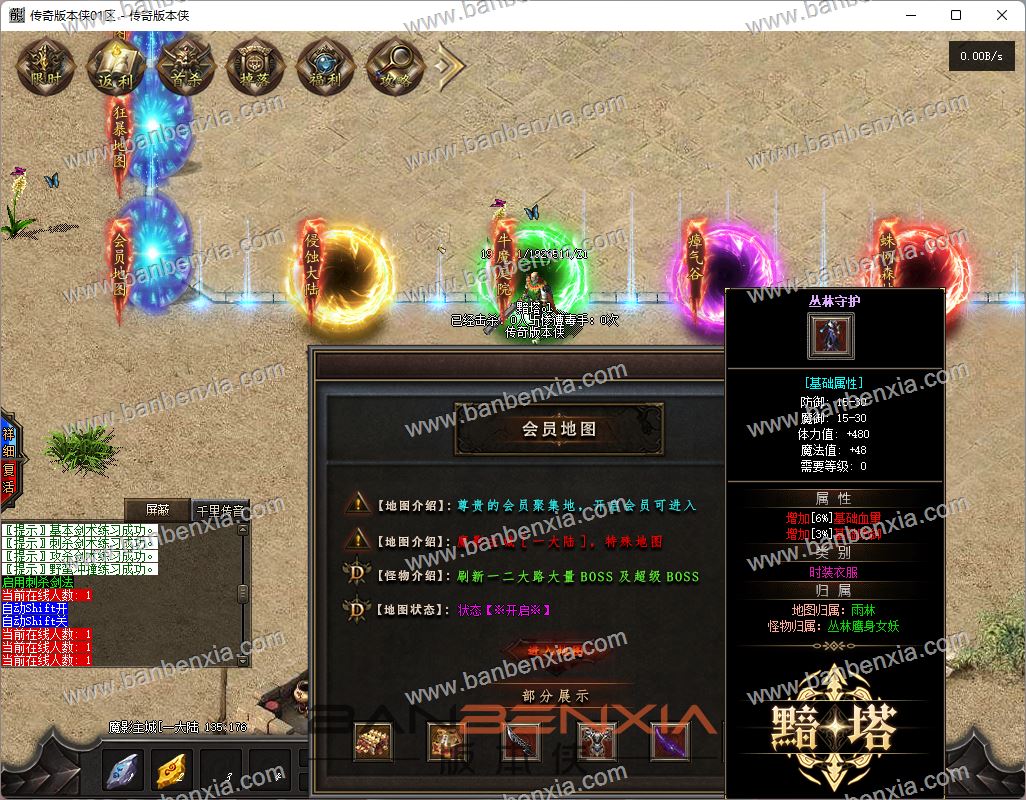The width and height of the screenshot is (1026, 800).
Task: Click the chat log scroll-up arrow
Action: click(x=241, y=530)
